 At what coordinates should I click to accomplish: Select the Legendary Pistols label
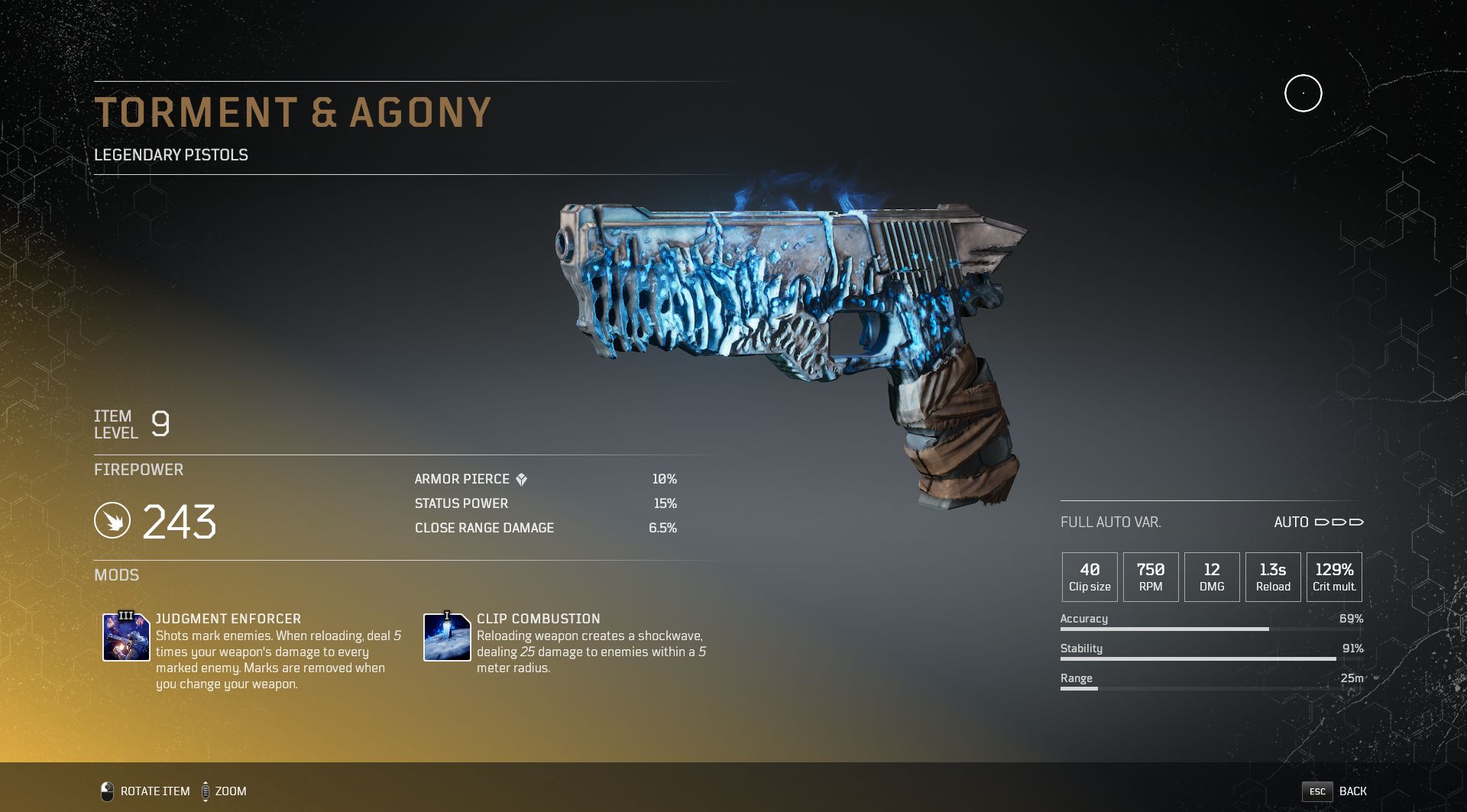tap(171, 154)
